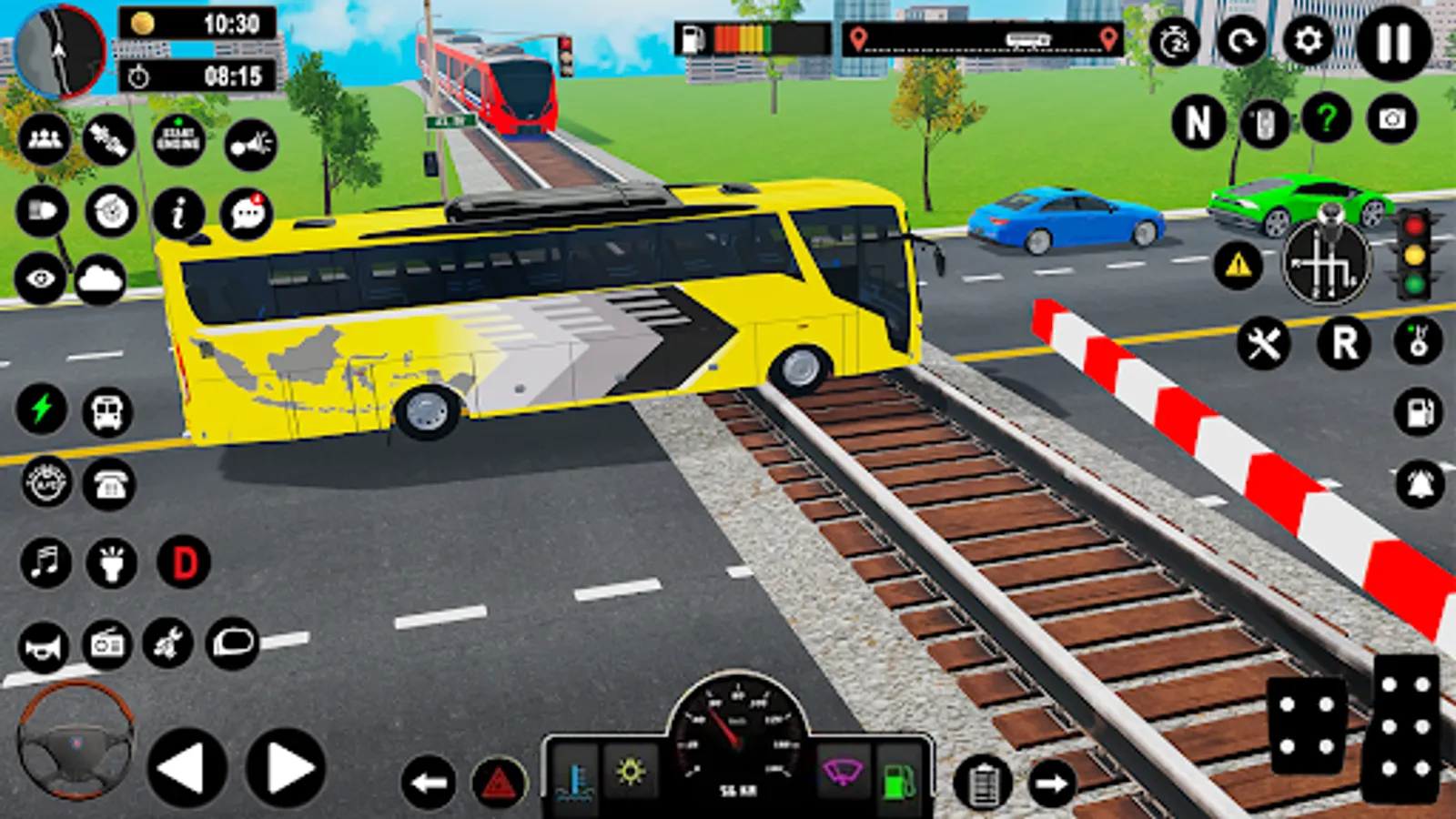
Task: Select Neutral gear with the N button
Action: pyautogui.click(x=1198, y=121)
